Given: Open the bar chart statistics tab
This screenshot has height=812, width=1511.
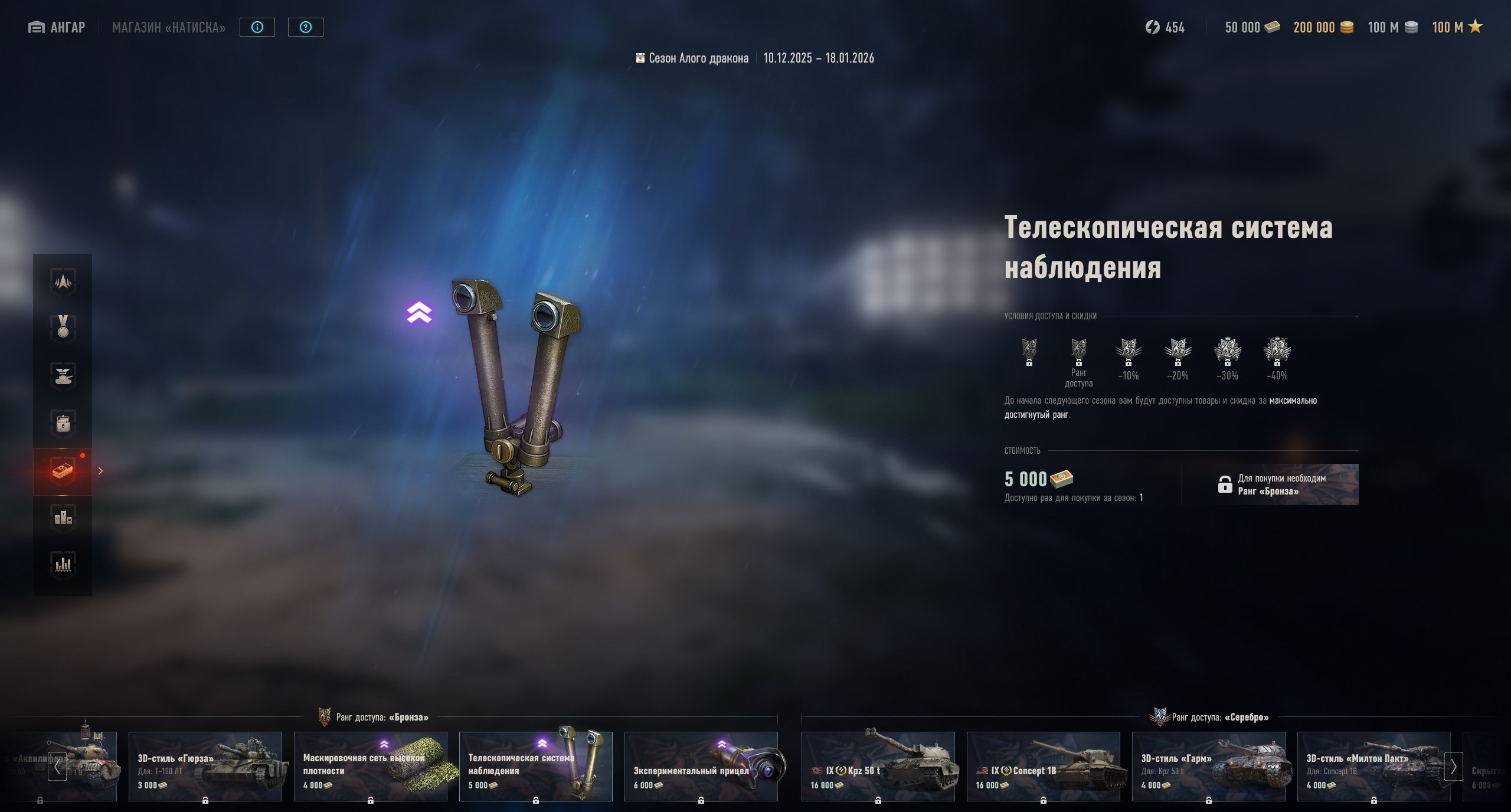Looking at the screenshot, I should point(63,565).
